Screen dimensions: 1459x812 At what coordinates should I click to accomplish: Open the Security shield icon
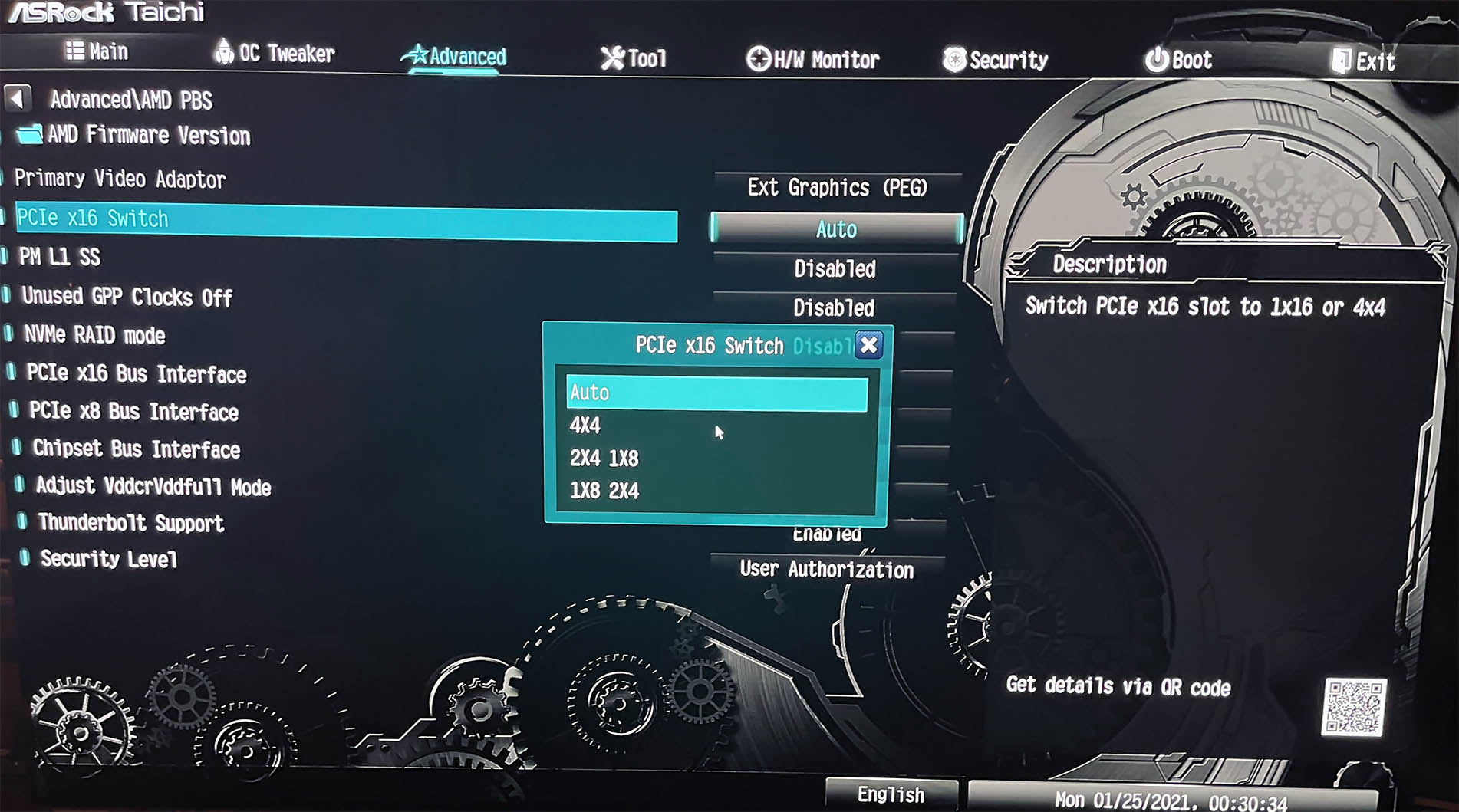pos(952,58)
